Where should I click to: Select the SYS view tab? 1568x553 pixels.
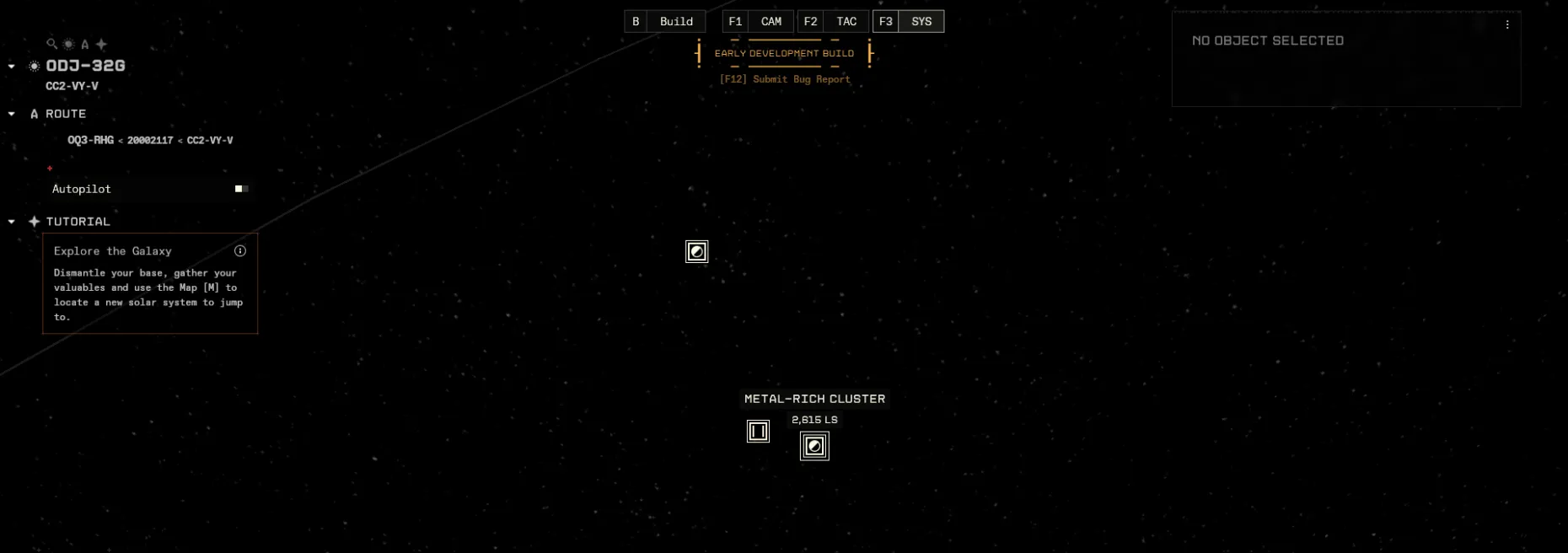pyautogui.click(x=921, y=22)
